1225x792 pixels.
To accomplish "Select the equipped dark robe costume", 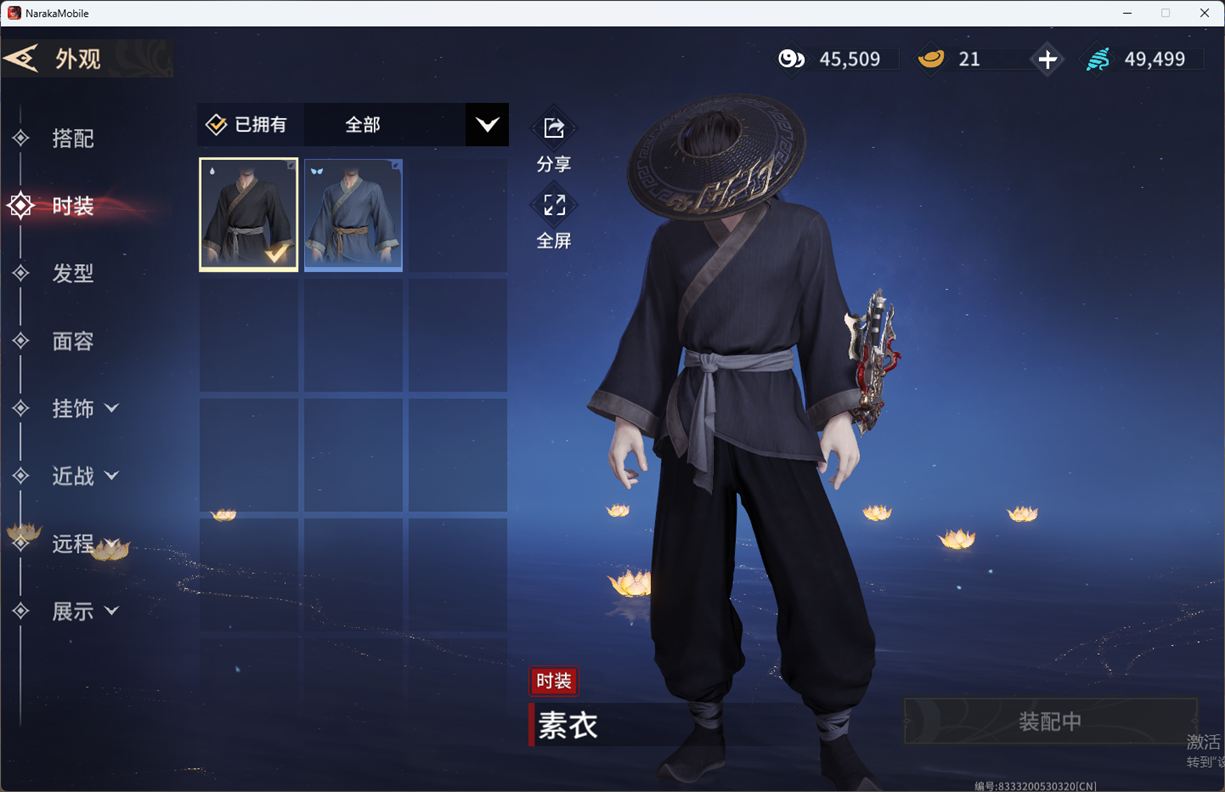I will click(x=249, y=214).
